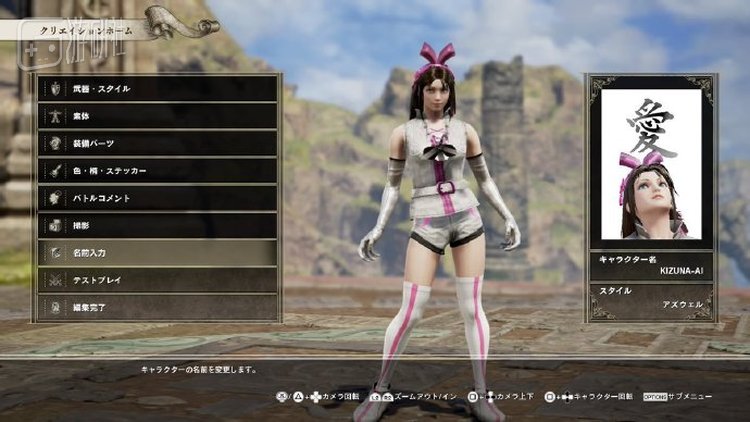Open the 装備パーツ (Equipment Parts) entry
The image size is (750, 422).
tap(157, 143)
